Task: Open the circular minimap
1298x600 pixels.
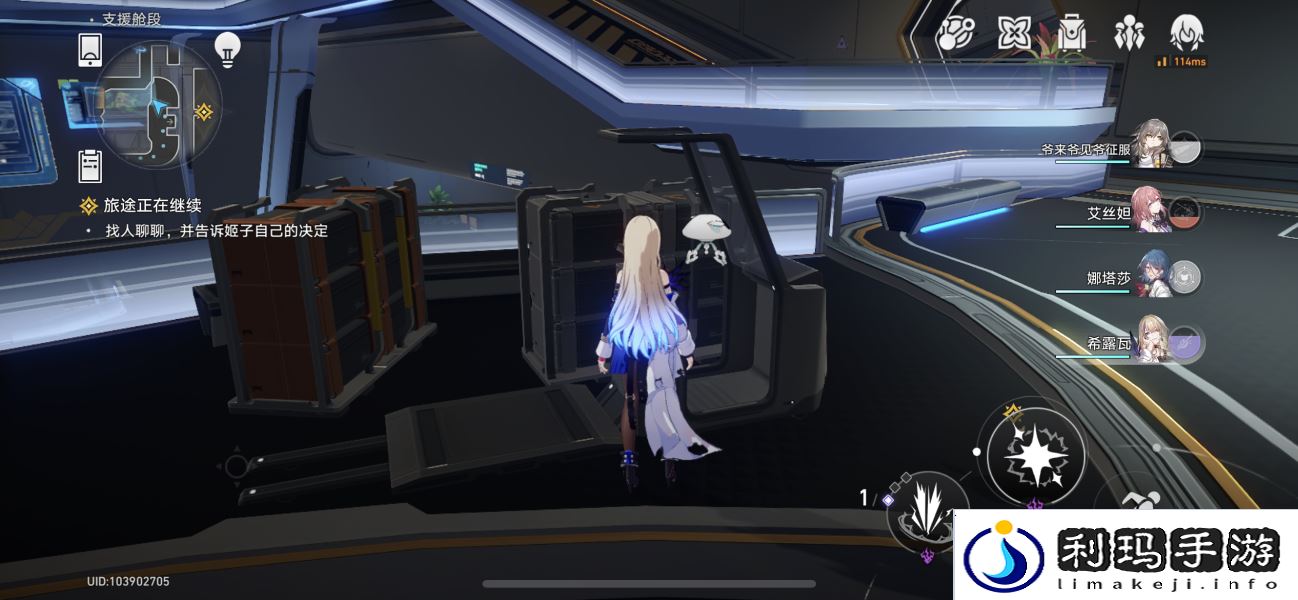Action: point(157,105)
